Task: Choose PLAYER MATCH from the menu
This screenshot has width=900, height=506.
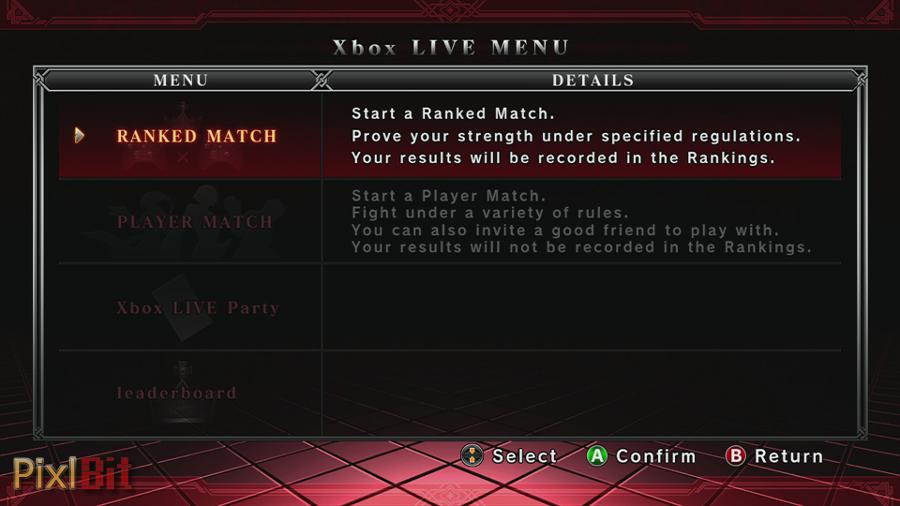Action: pos(195,222)
